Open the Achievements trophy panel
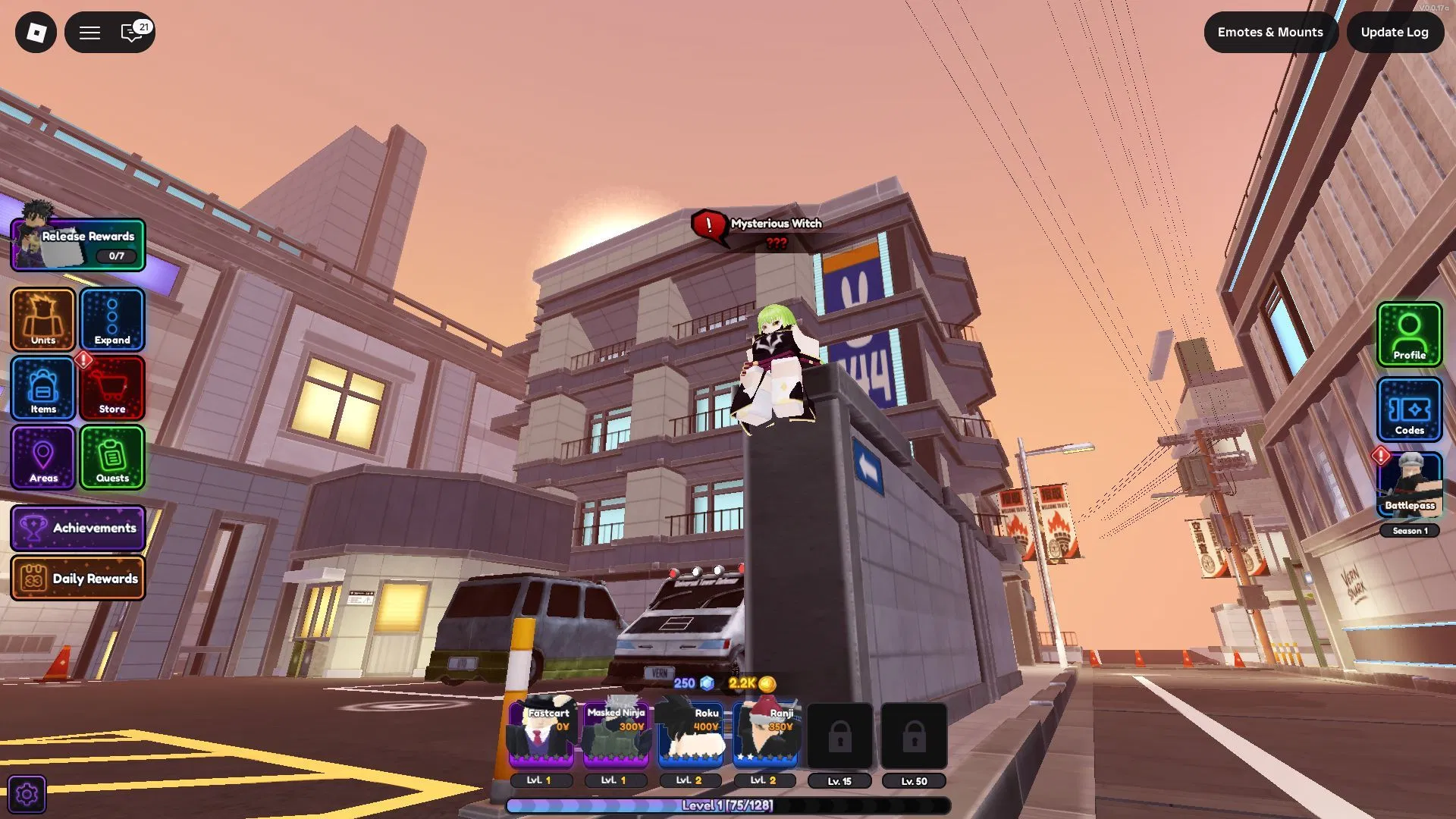This screenshot has height=819, width=1456. (78, 528)
